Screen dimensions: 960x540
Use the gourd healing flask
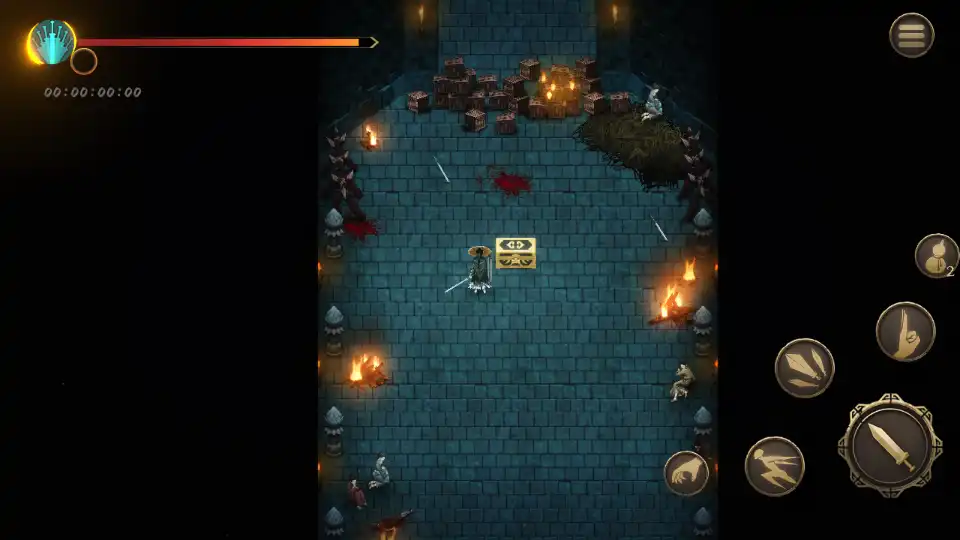point(936,255)
